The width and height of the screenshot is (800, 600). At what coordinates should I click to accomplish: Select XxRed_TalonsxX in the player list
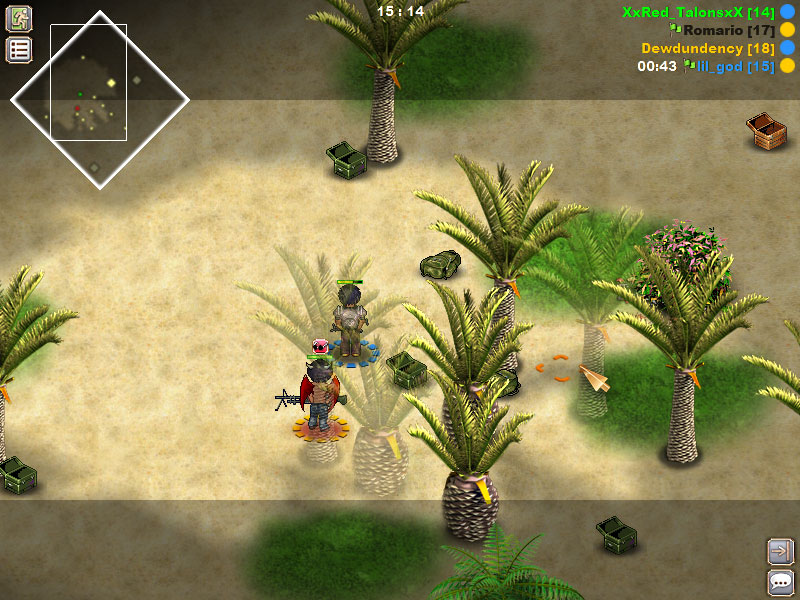[693, 12]
